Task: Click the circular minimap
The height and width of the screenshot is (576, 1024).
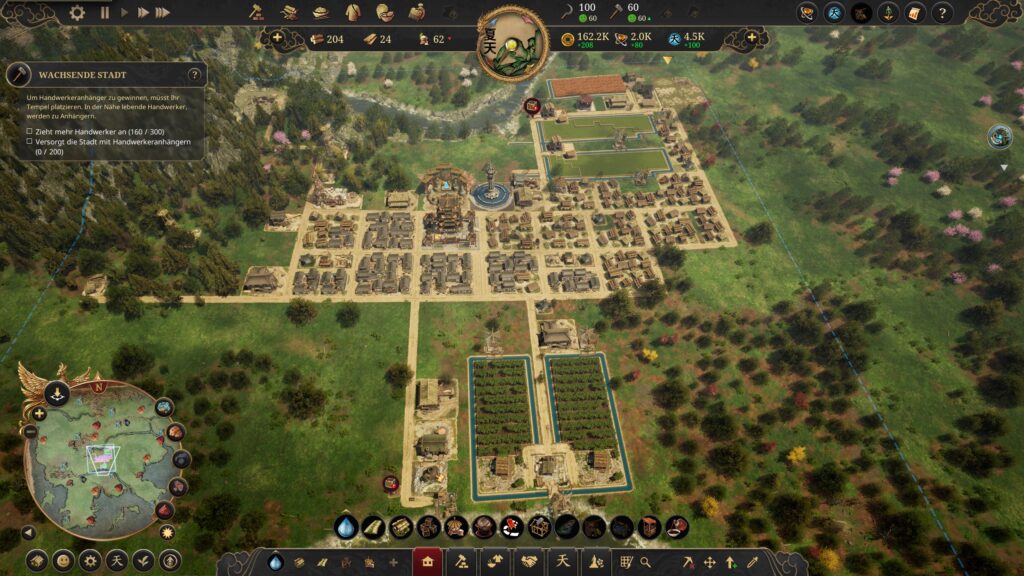Action: 100,458
